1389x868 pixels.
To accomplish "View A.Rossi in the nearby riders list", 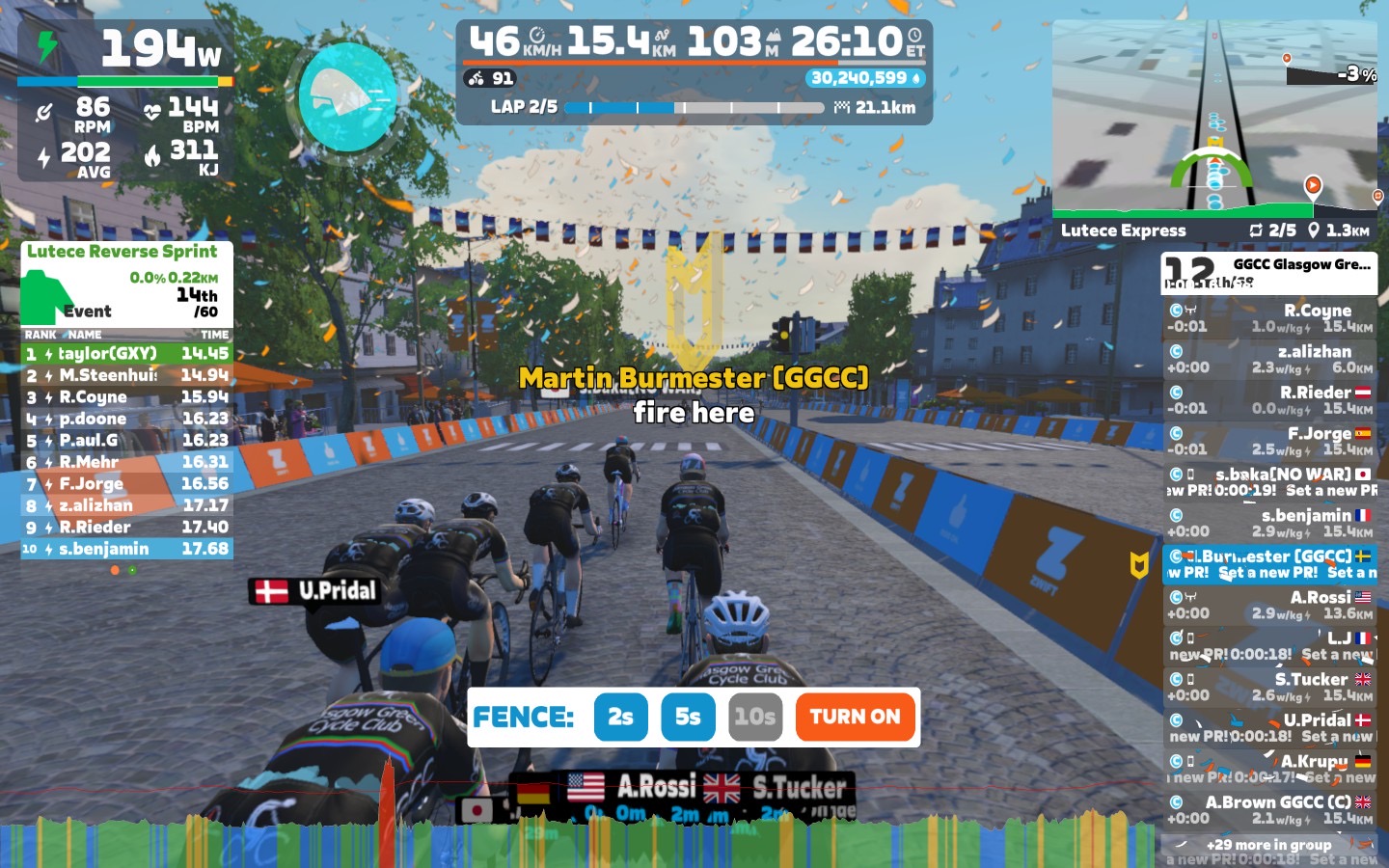I will coord(1269,605).
